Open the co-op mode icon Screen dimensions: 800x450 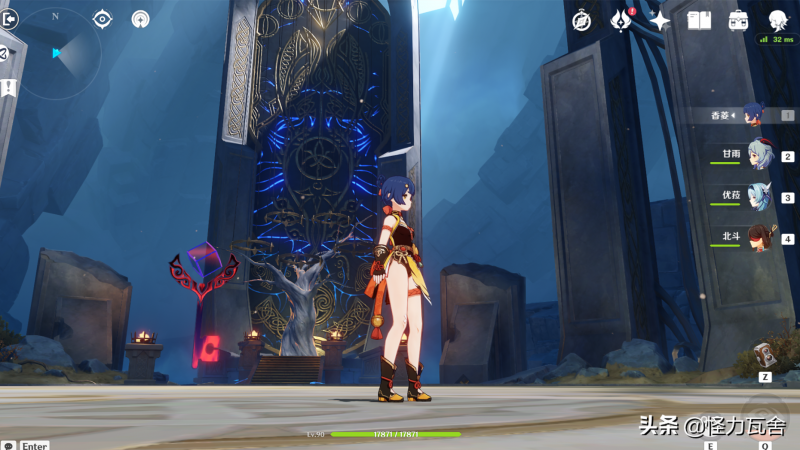point(140,19)
